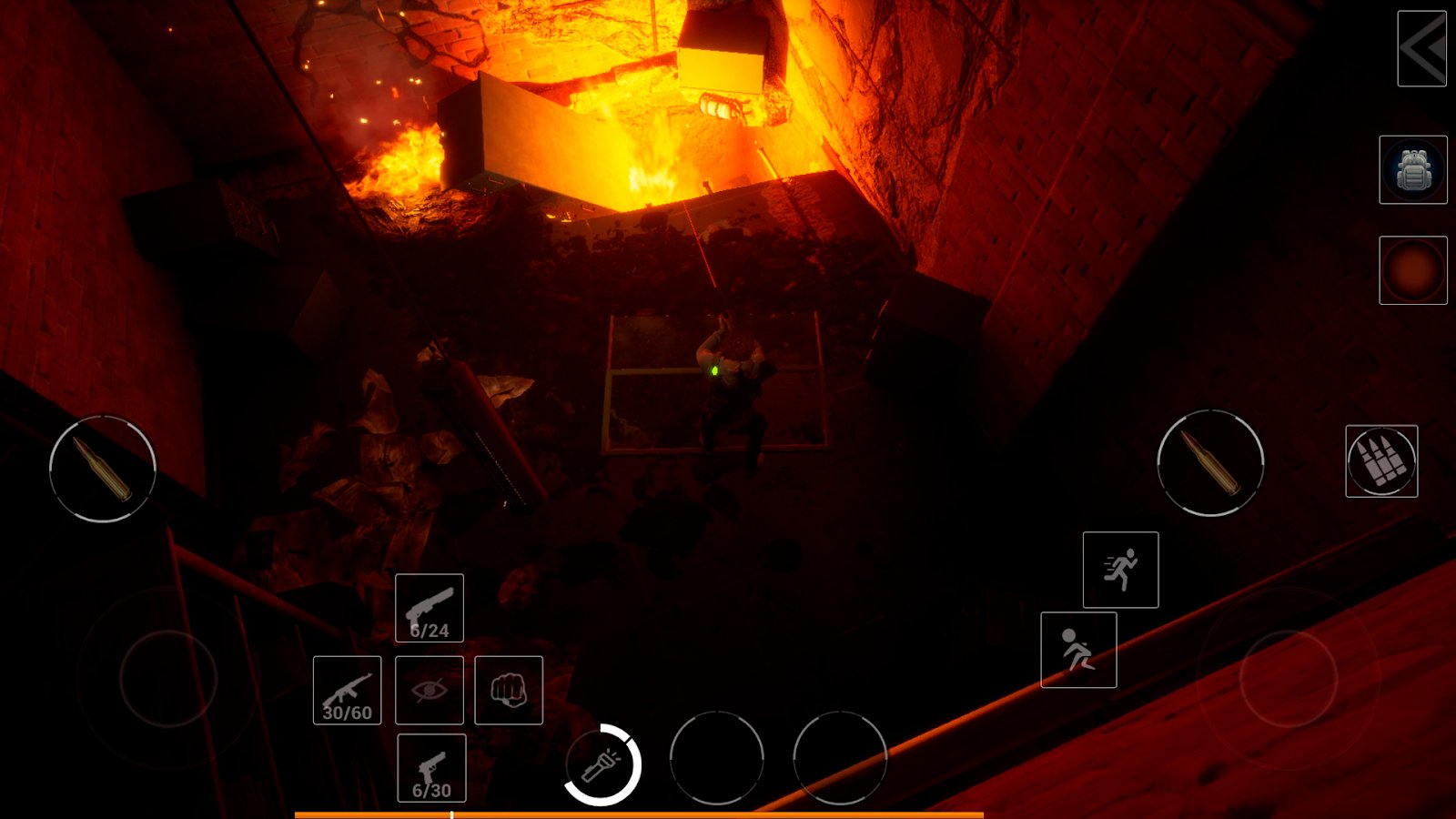The height and width of the screenshot is (819, 1456).
Task: Tap the dark red circle button
Action: 1412,270
